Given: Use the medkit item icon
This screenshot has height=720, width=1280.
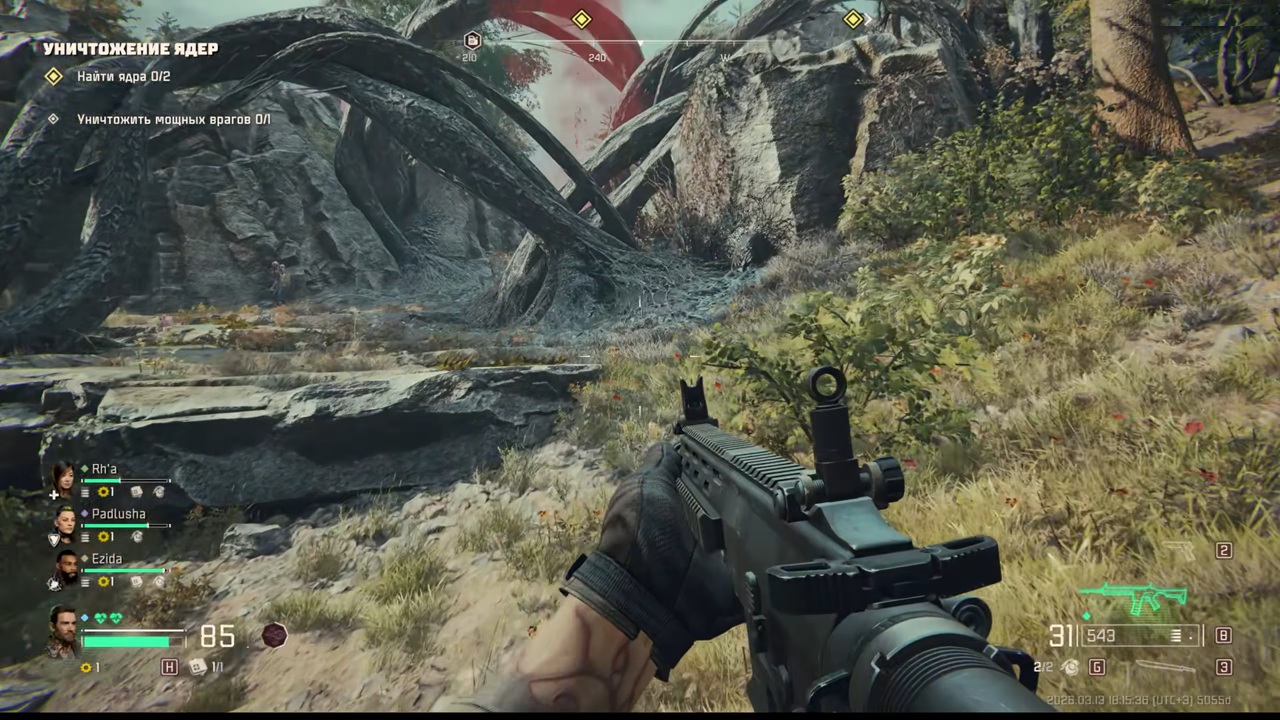Looking at the screenshot, I should point(197,666).
